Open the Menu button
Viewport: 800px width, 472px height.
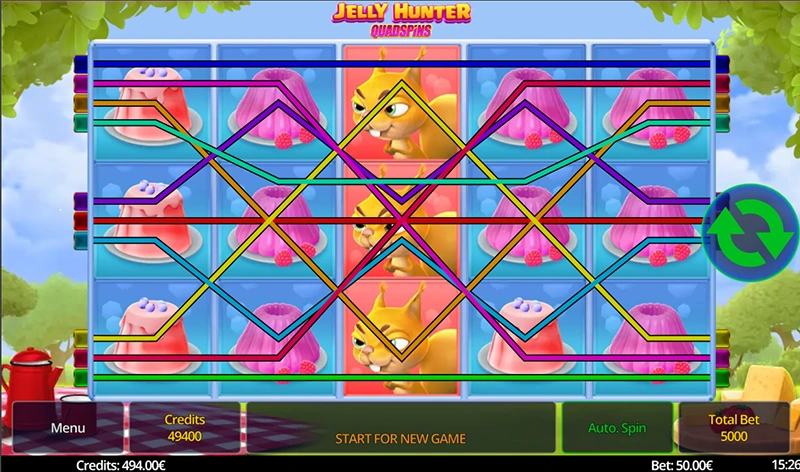(x=67, y=428)
